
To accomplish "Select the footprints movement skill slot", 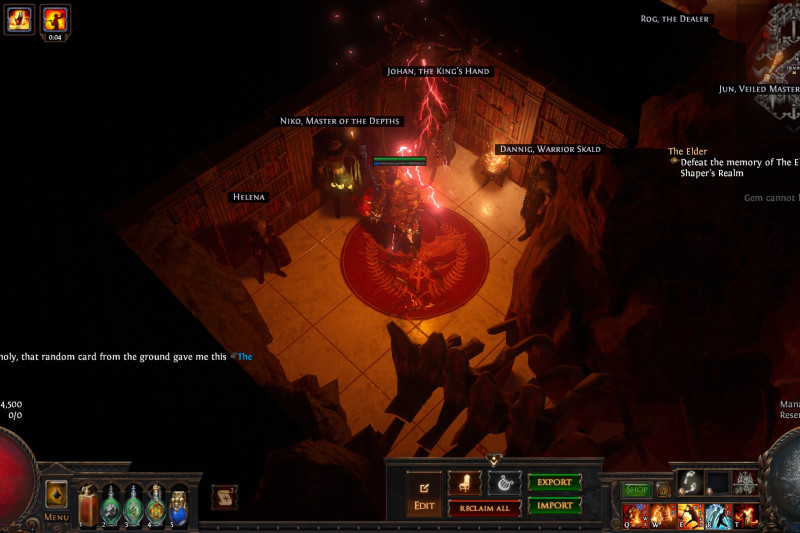I will 690,482.
